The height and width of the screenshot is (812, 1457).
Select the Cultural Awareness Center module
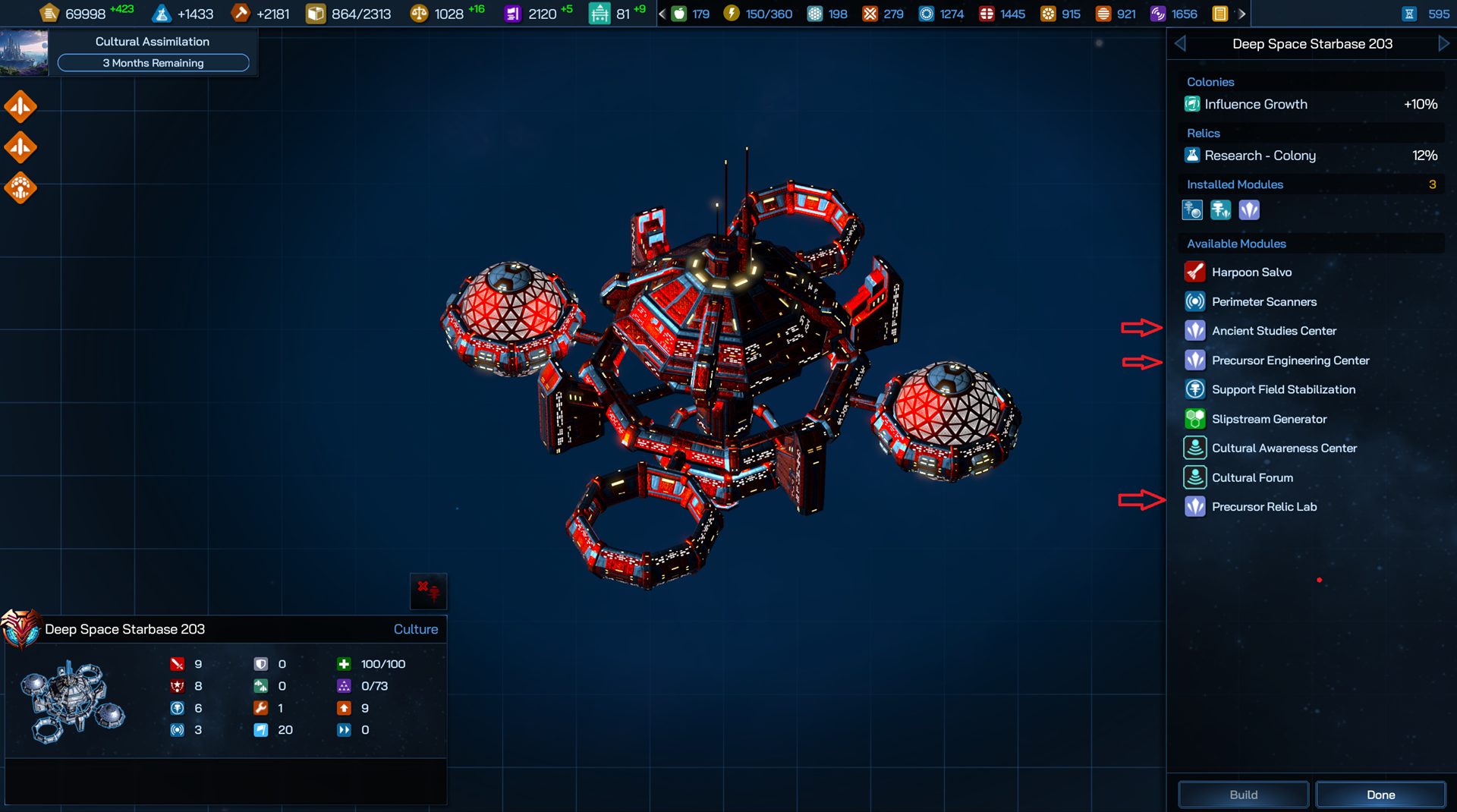click(x=1283, y=448)
